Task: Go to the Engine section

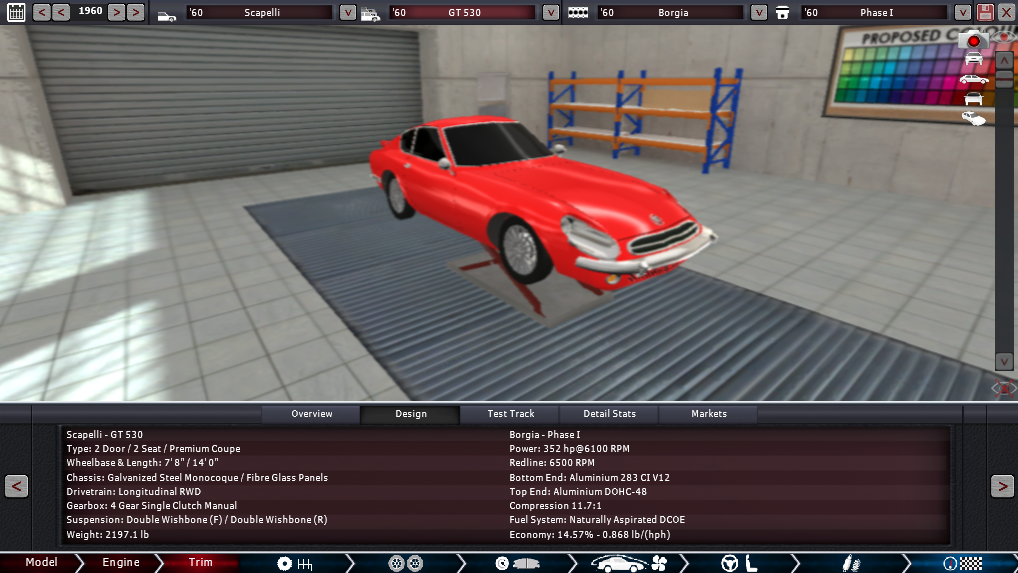Action: click(121, 563)
